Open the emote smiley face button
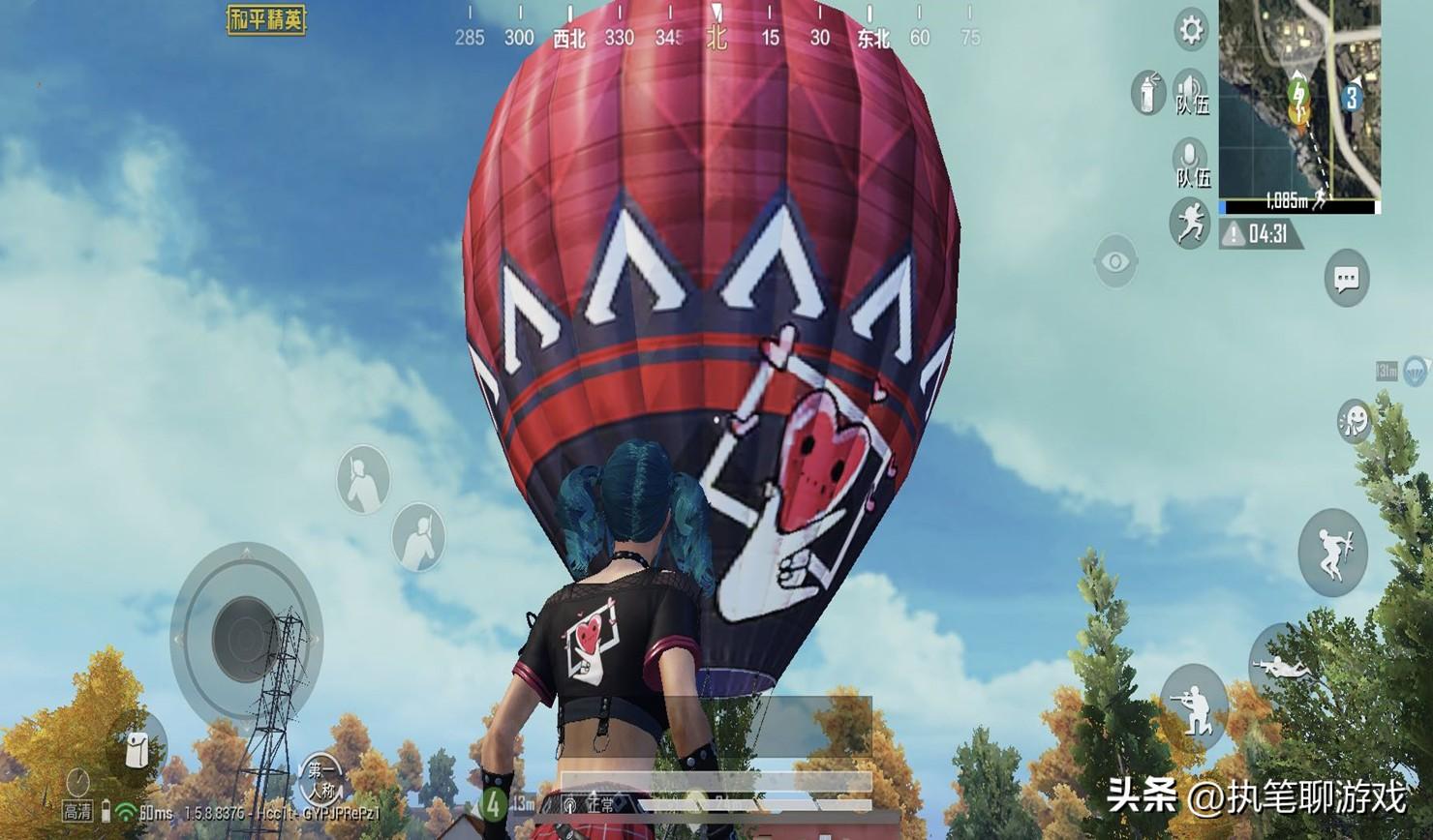Viewport: 1433px width, 840px height. point(1353,421)
